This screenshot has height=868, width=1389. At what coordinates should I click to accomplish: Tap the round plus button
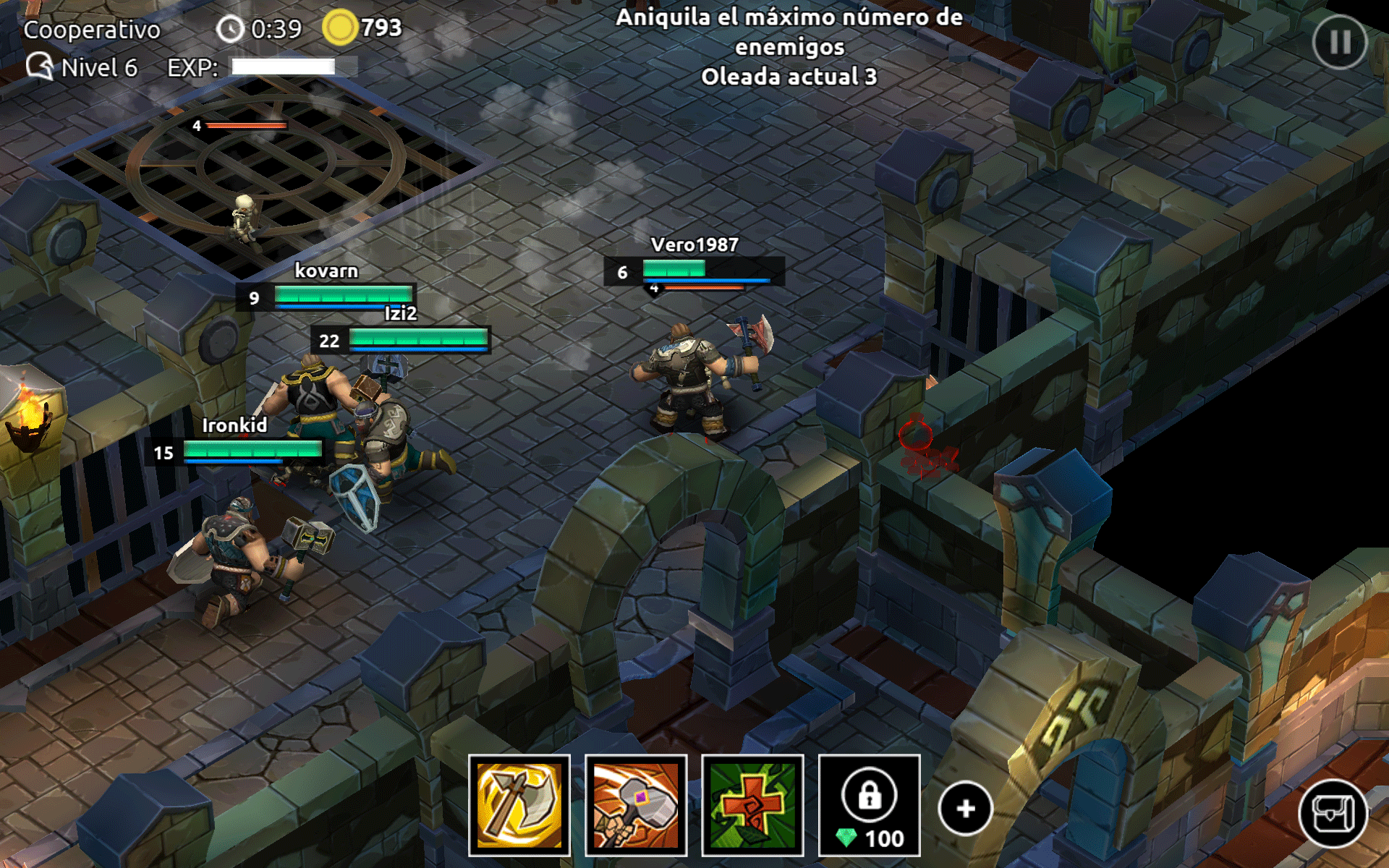click(965, 809)
